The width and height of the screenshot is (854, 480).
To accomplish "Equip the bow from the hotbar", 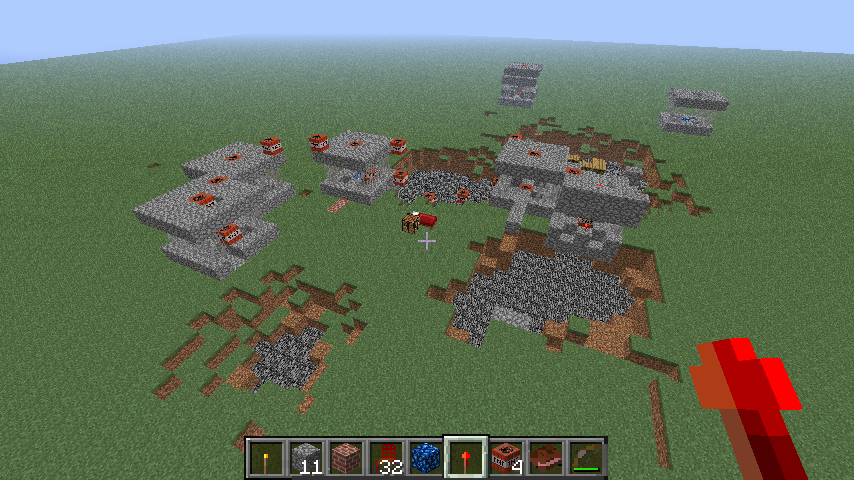I will (x=586, y=458).
